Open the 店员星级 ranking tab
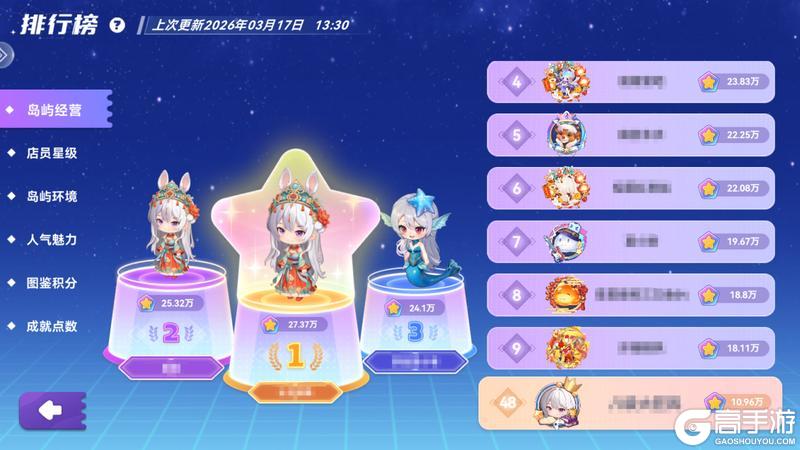 52,154
